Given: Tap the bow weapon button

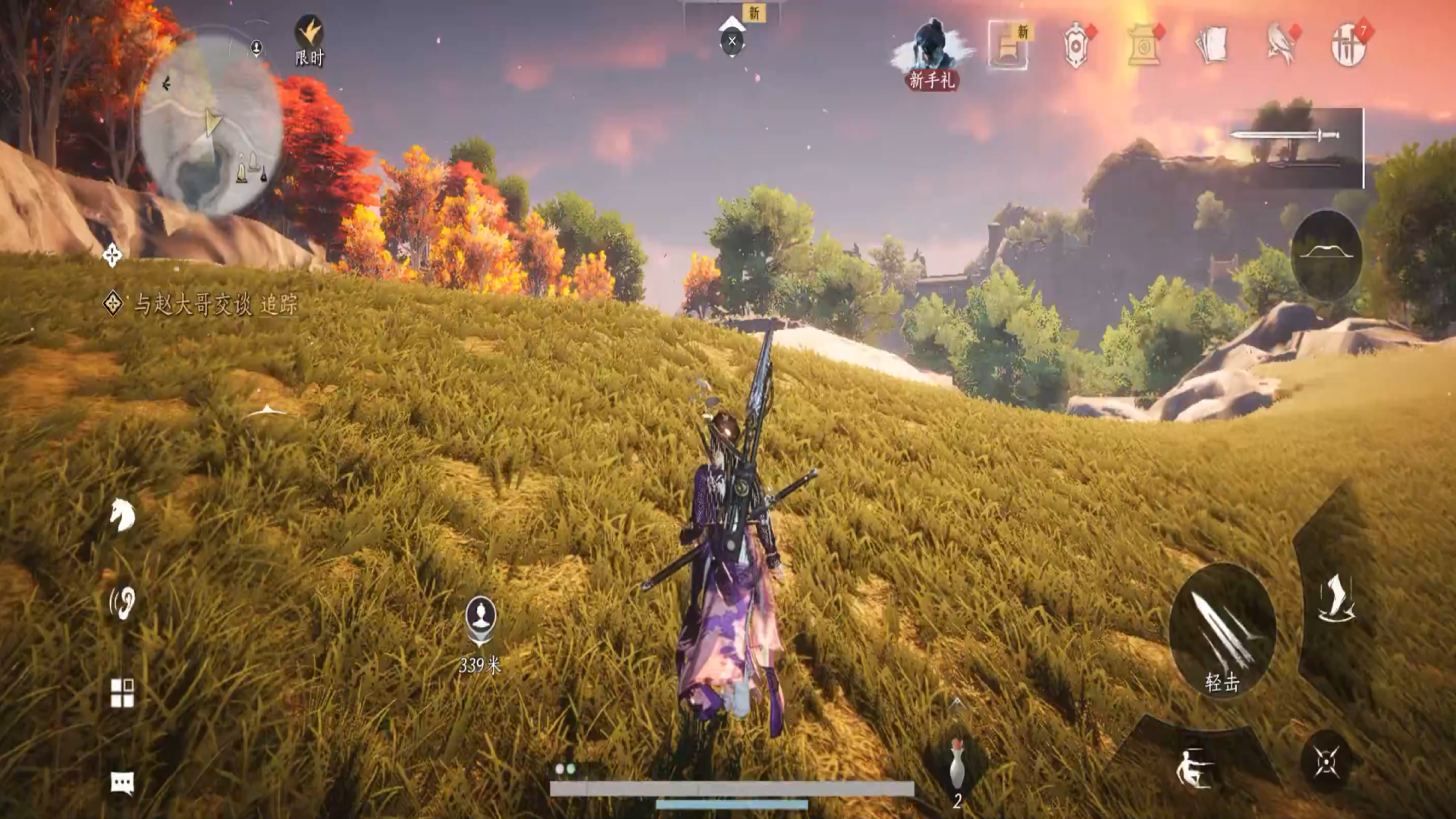Looking at the screenshot, I should pyautogui.click(x=1326, y=254).
